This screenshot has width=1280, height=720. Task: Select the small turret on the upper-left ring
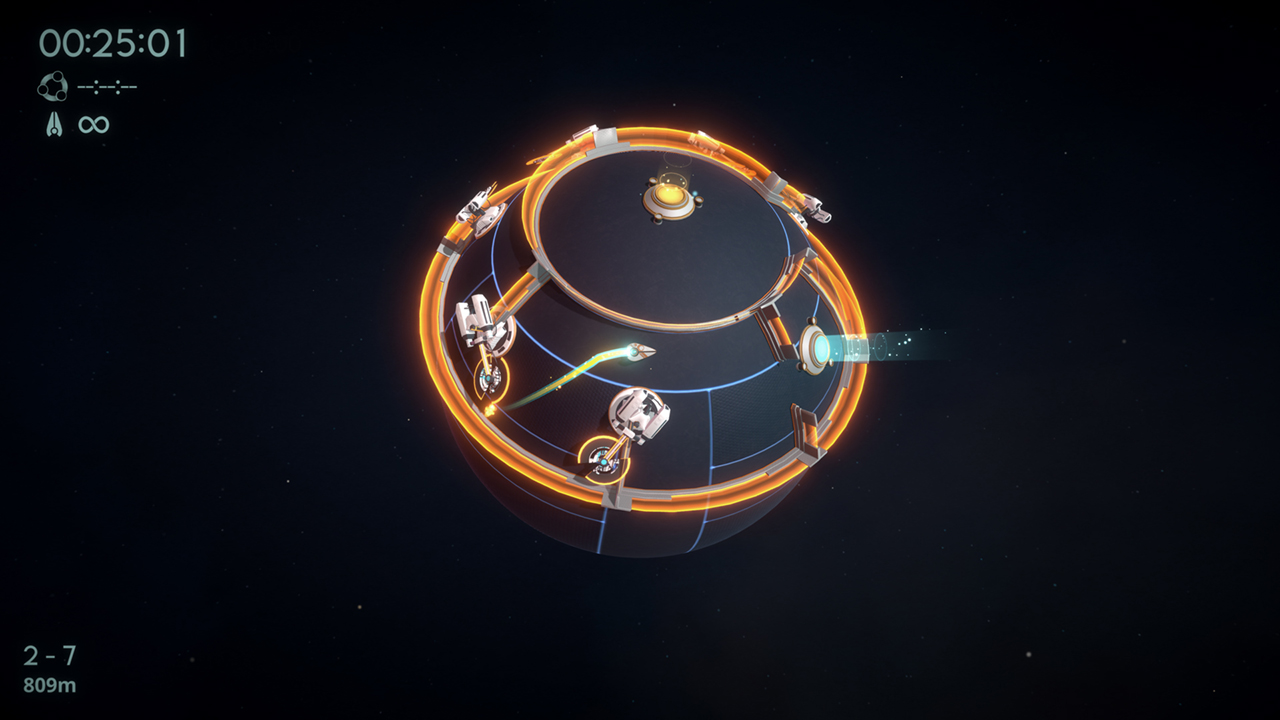click(479, 206)
